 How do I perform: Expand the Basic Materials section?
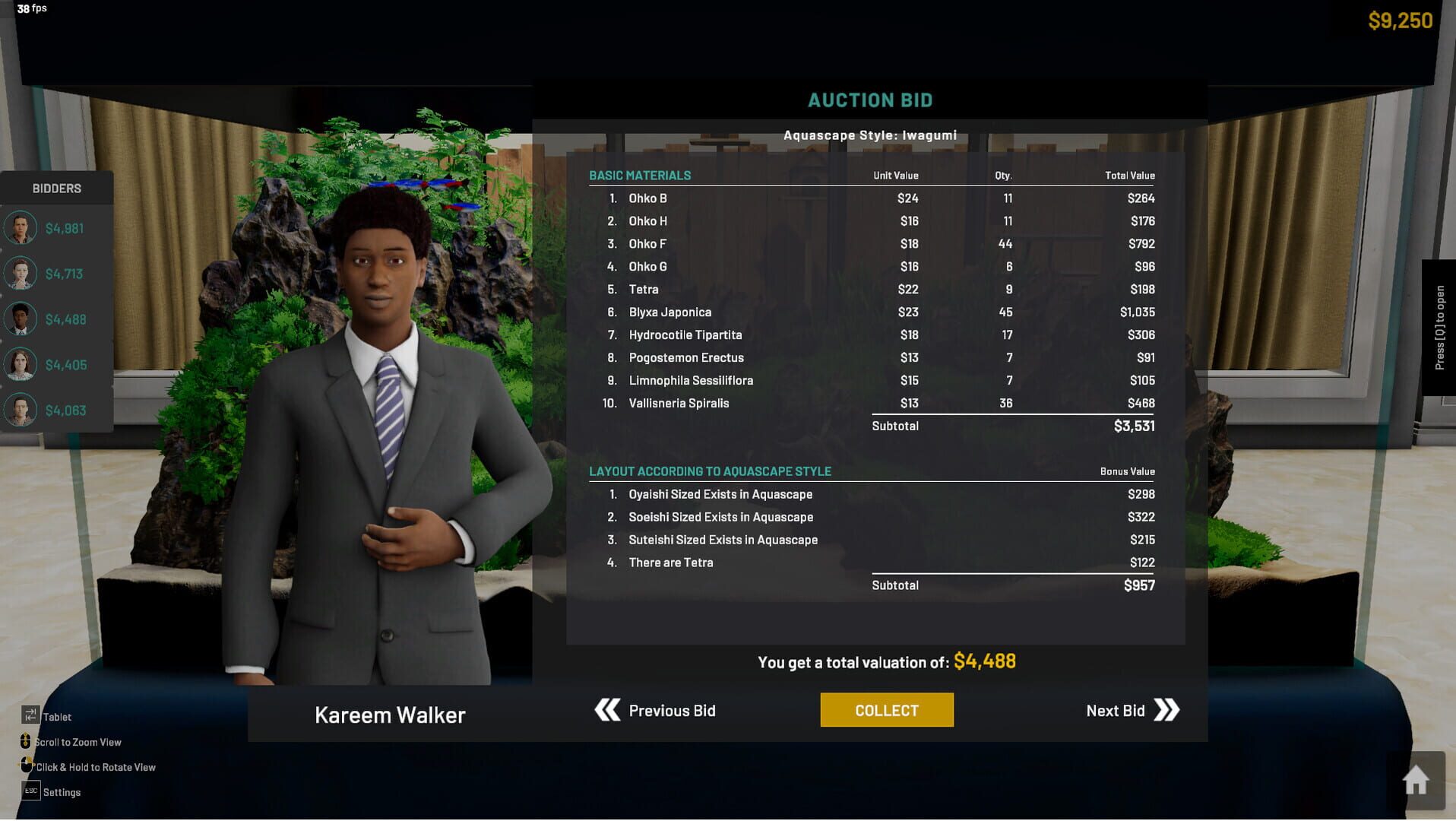639,175
